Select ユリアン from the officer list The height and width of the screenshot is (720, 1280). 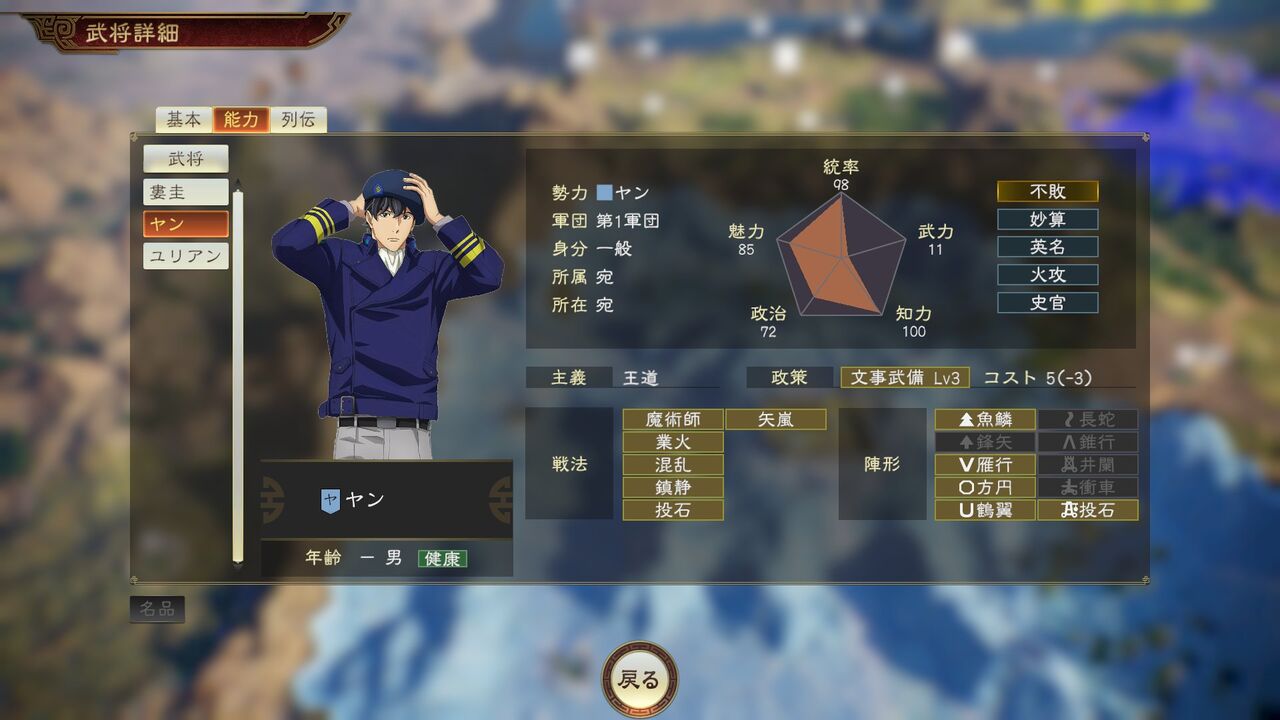pyautogui.click(x=186, y=256)
